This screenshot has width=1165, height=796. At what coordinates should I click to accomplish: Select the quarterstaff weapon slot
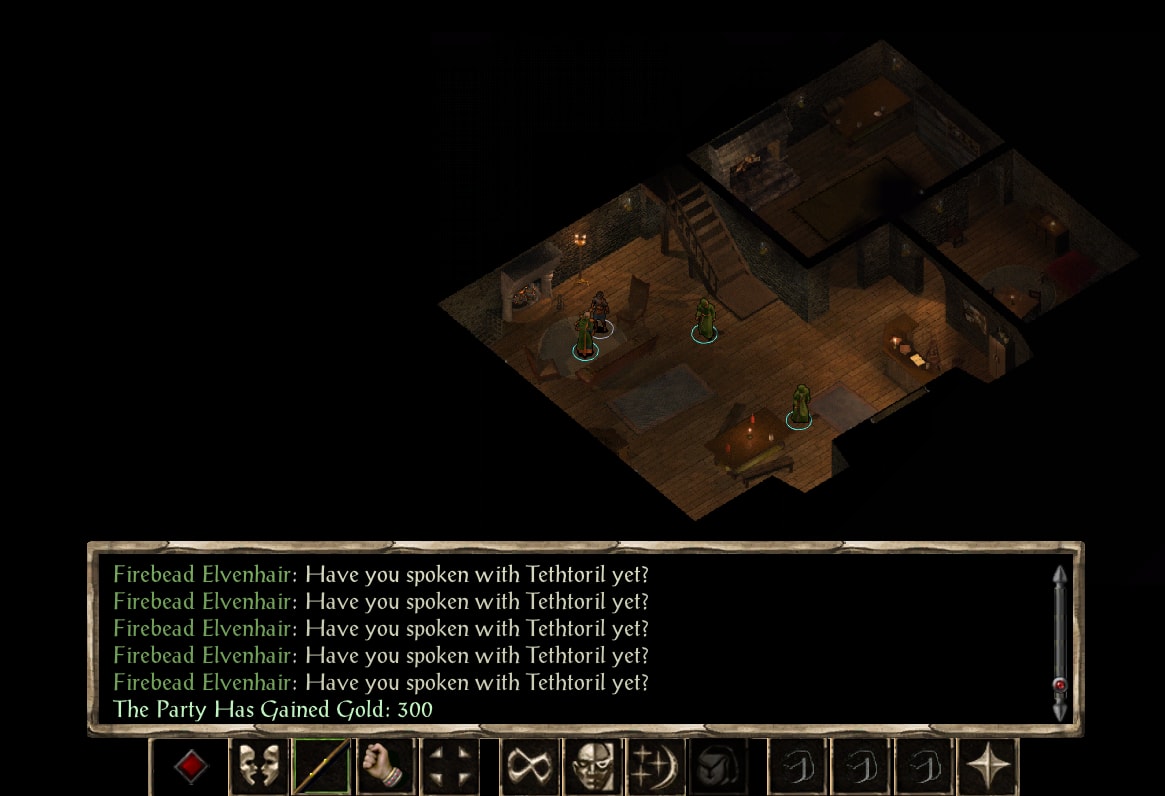(x=322, y=767)
